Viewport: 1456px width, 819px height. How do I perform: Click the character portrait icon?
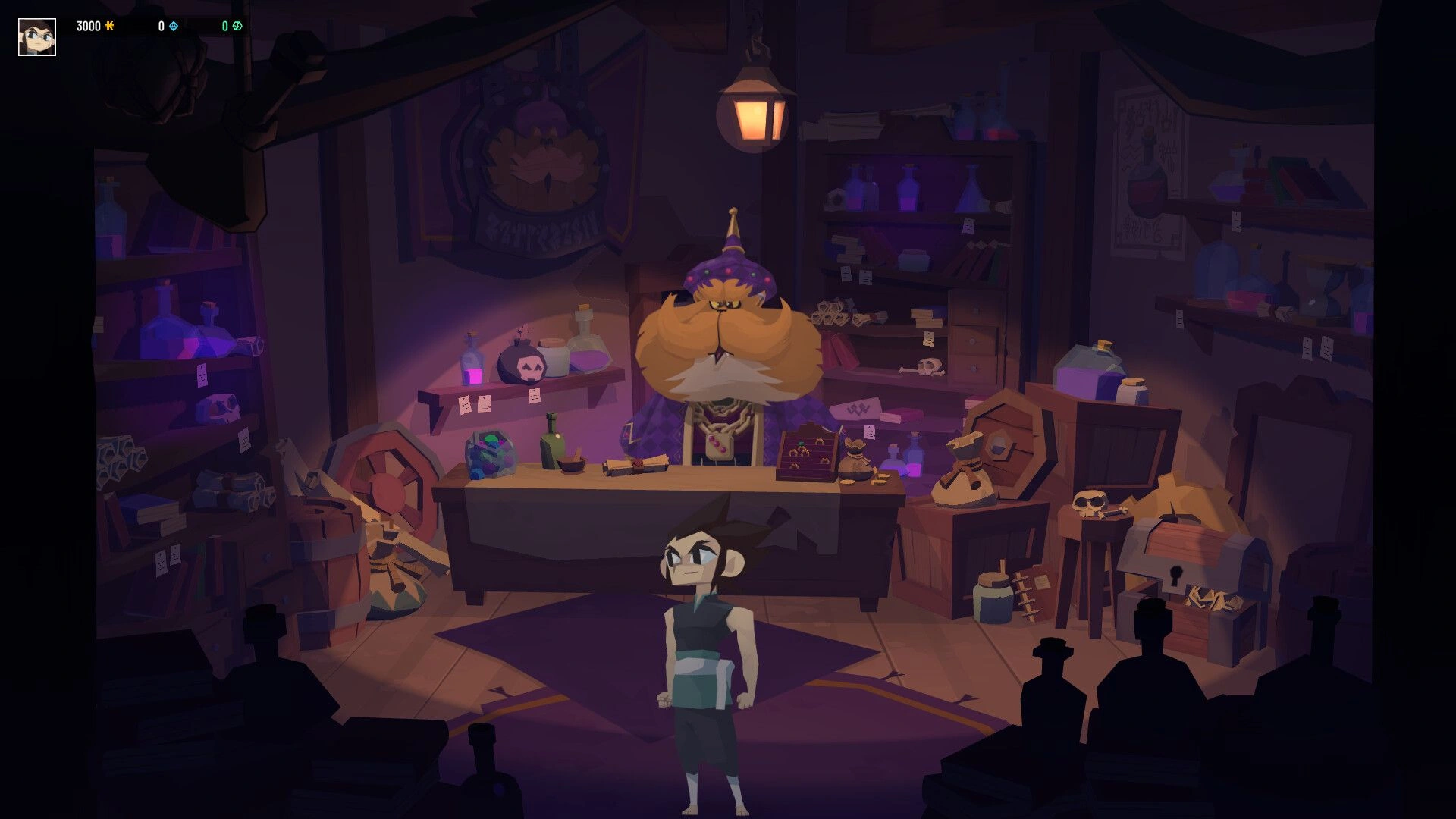(x=37, y=37)
